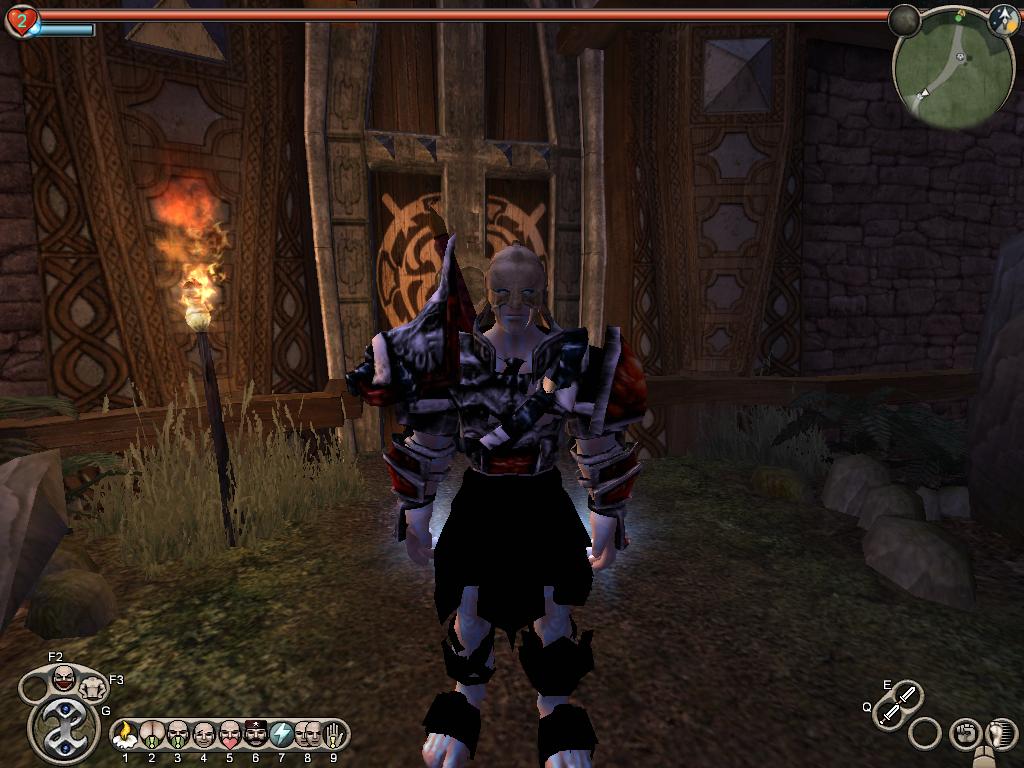
Task: Use the raised hand exclamation command
Action: (x=332, y=735)
